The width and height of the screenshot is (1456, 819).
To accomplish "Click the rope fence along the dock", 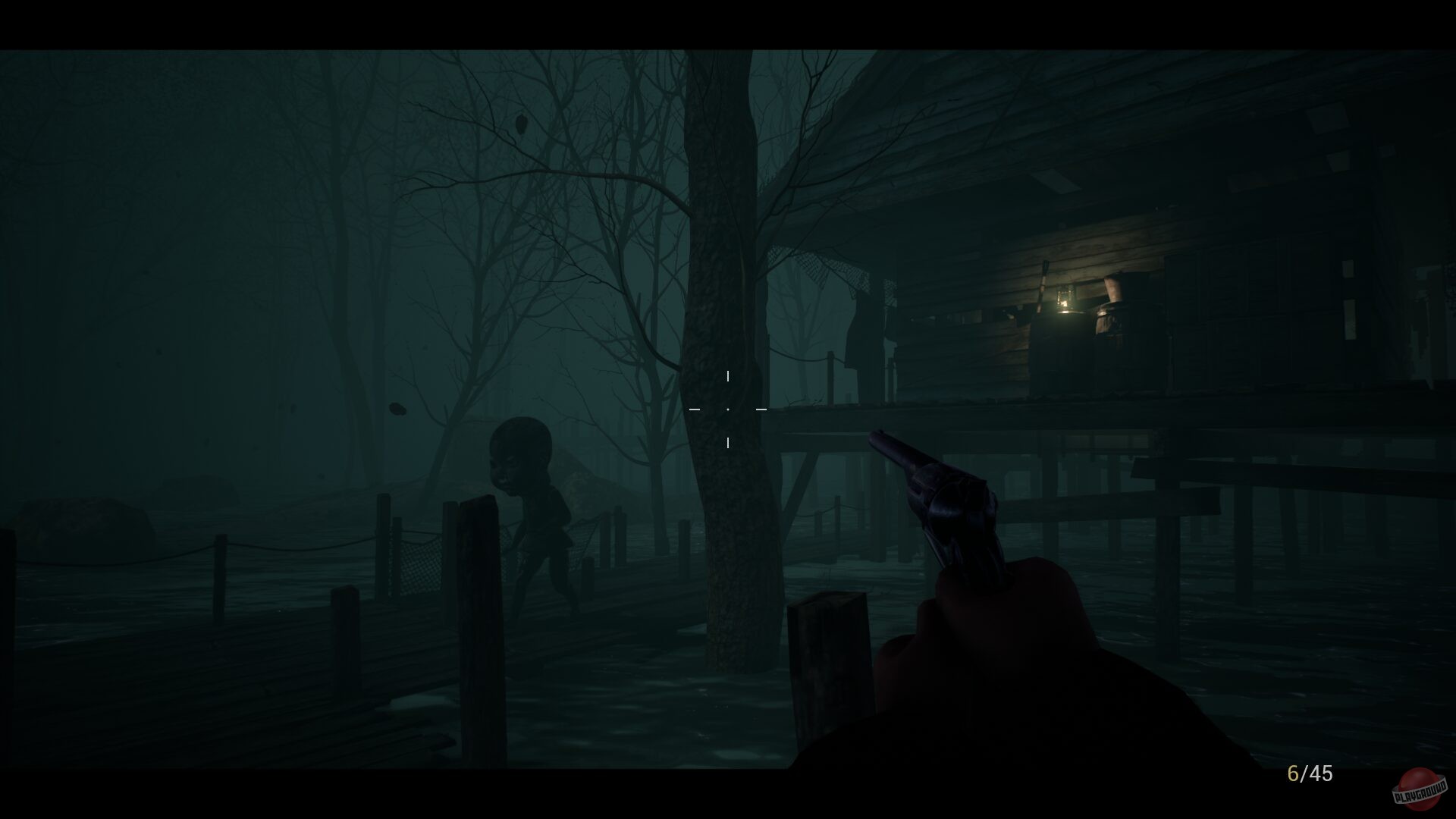I will 288,546.
